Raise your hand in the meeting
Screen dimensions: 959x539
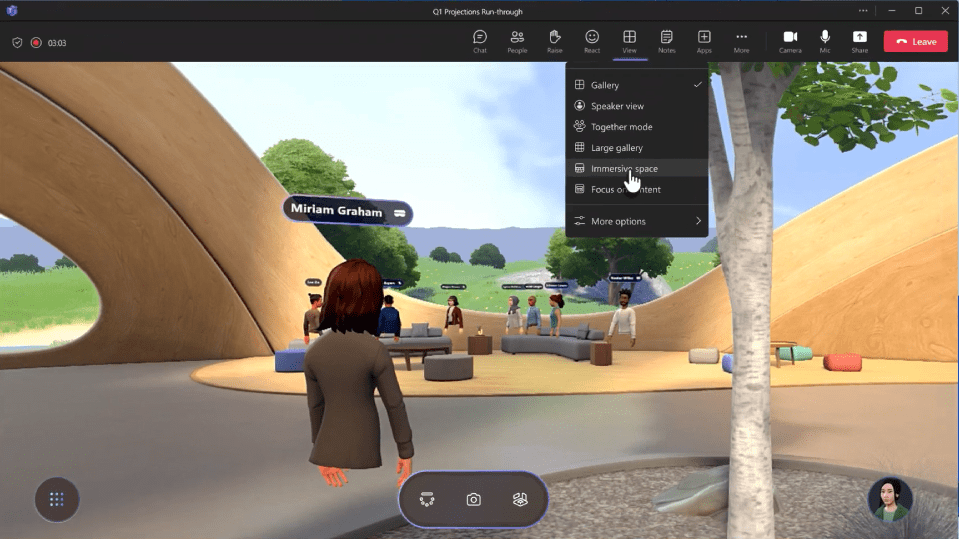pyautogui.click(x=554, y=41)
